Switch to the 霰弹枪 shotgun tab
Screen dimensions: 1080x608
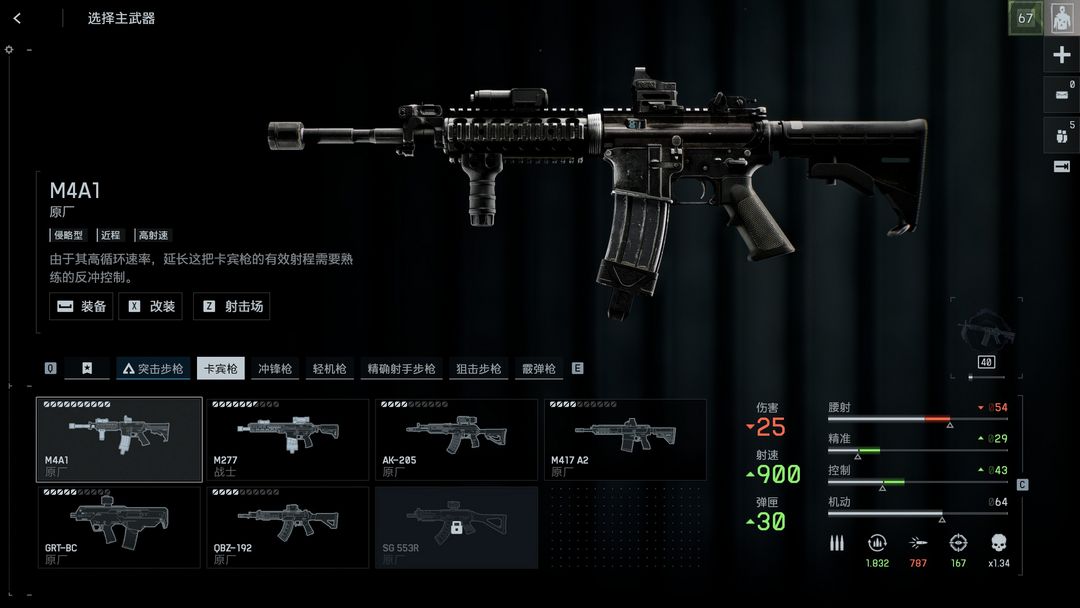point(538,369)
